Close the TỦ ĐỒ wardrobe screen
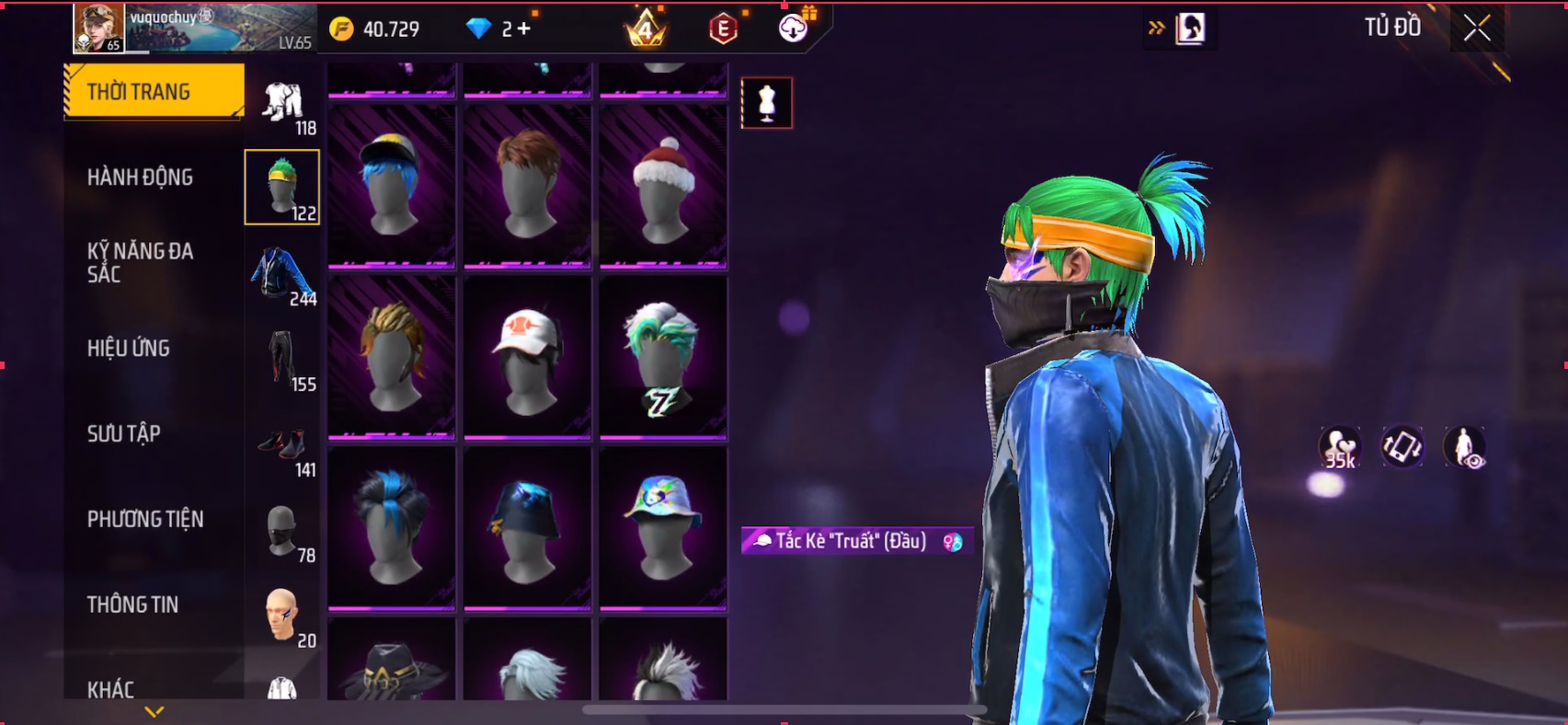The height and width of the screenshot is (725, 1568). 1477,29
